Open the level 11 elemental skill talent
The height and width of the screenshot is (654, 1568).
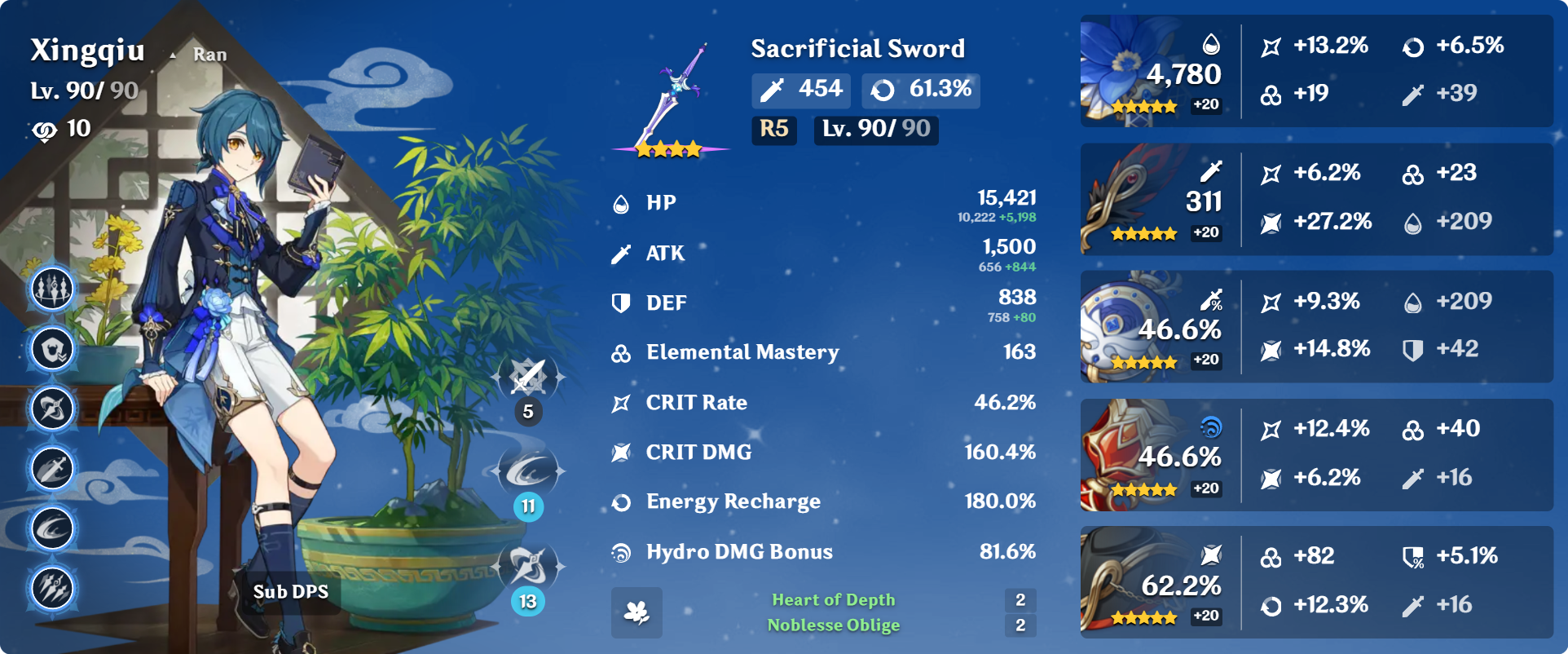[x=529, y=472]
